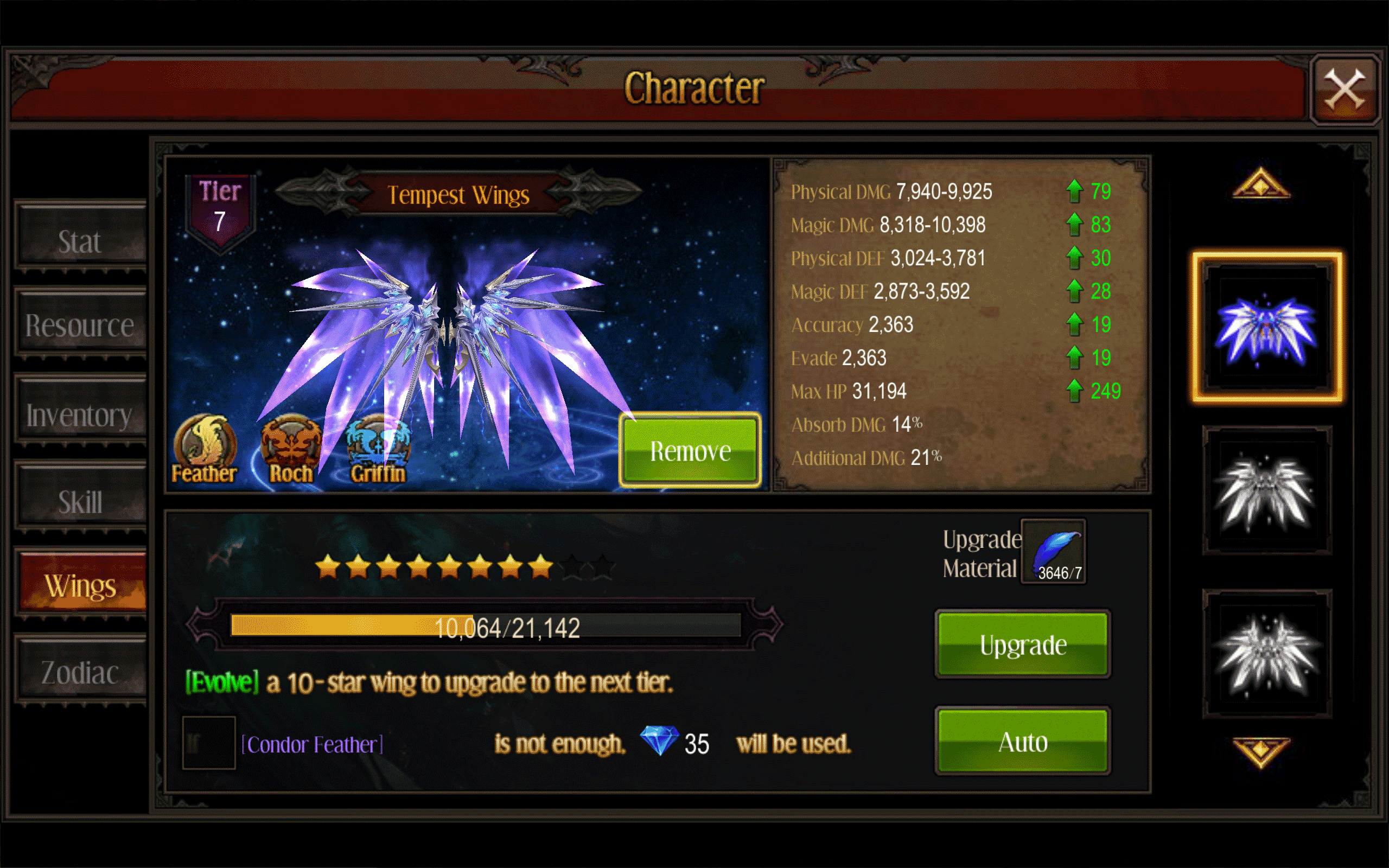Close the Character window
The image size is (1389, 868).
(x=1344, y=89)
